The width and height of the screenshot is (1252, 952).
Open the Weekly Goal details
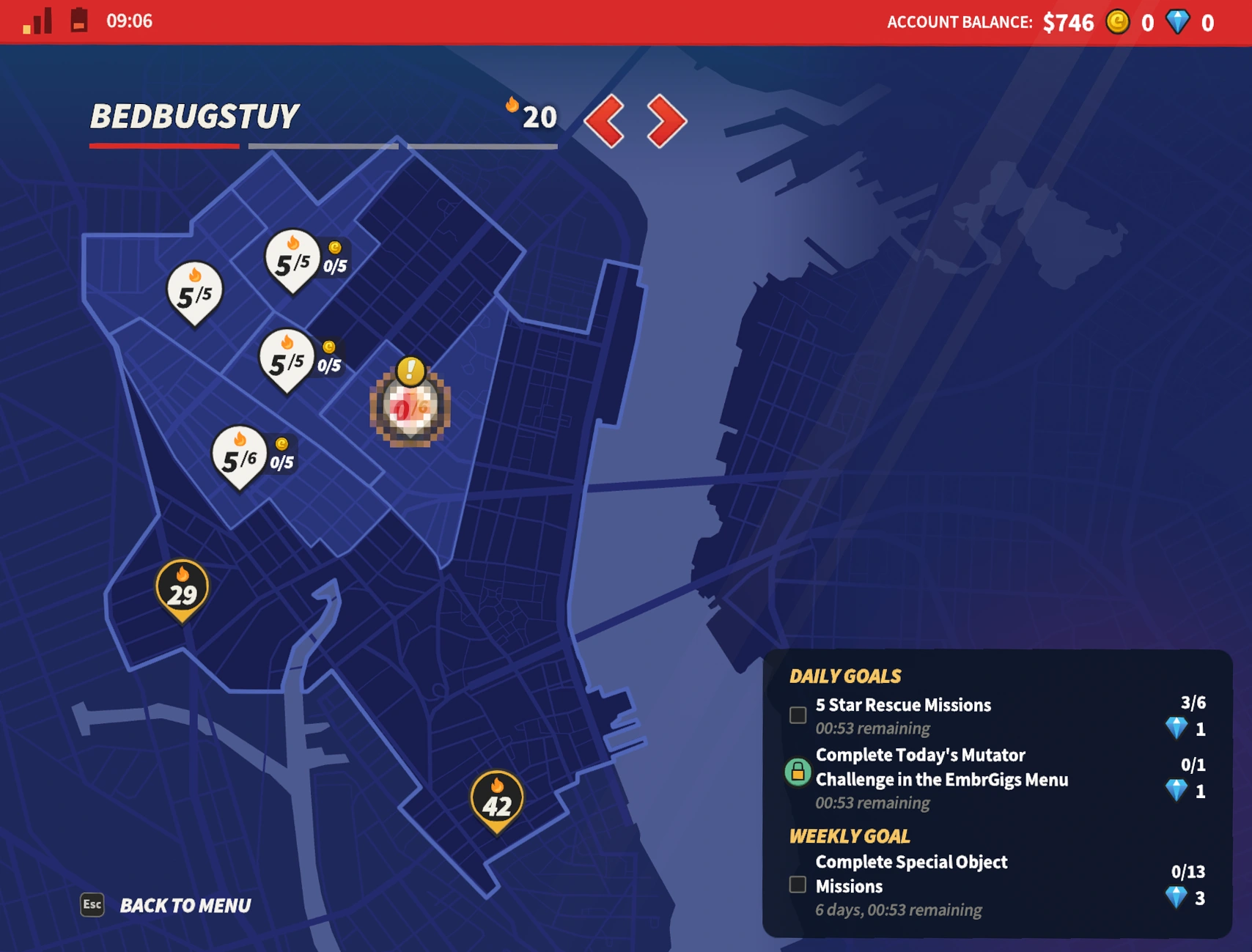click(849, 835)
